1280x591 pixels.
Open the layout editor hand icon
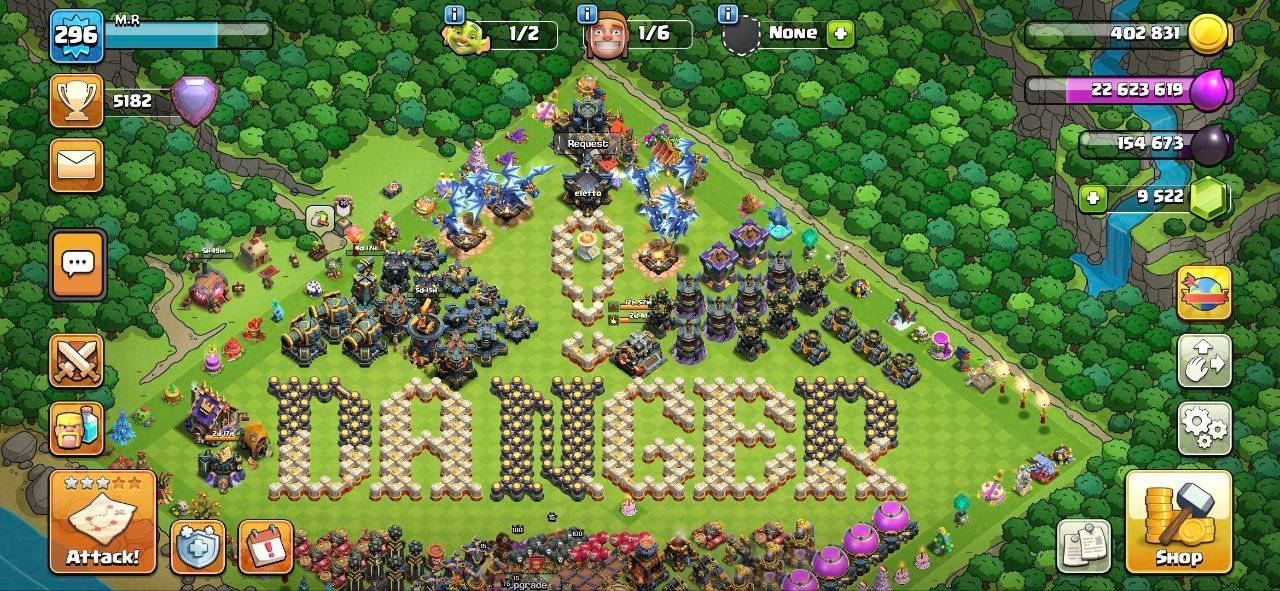point(1204,362)
